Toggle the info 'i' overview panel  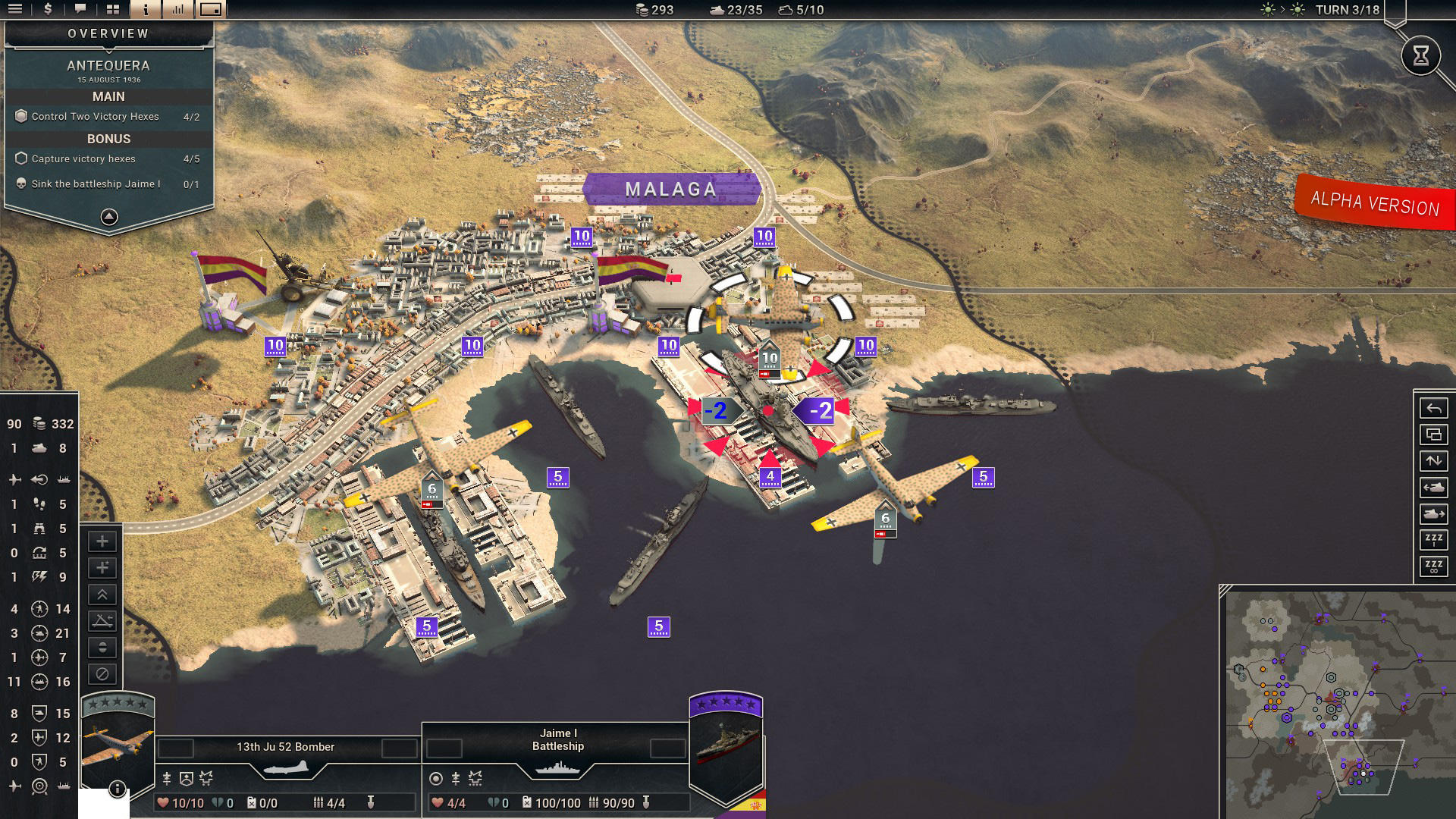pos(146,9)
